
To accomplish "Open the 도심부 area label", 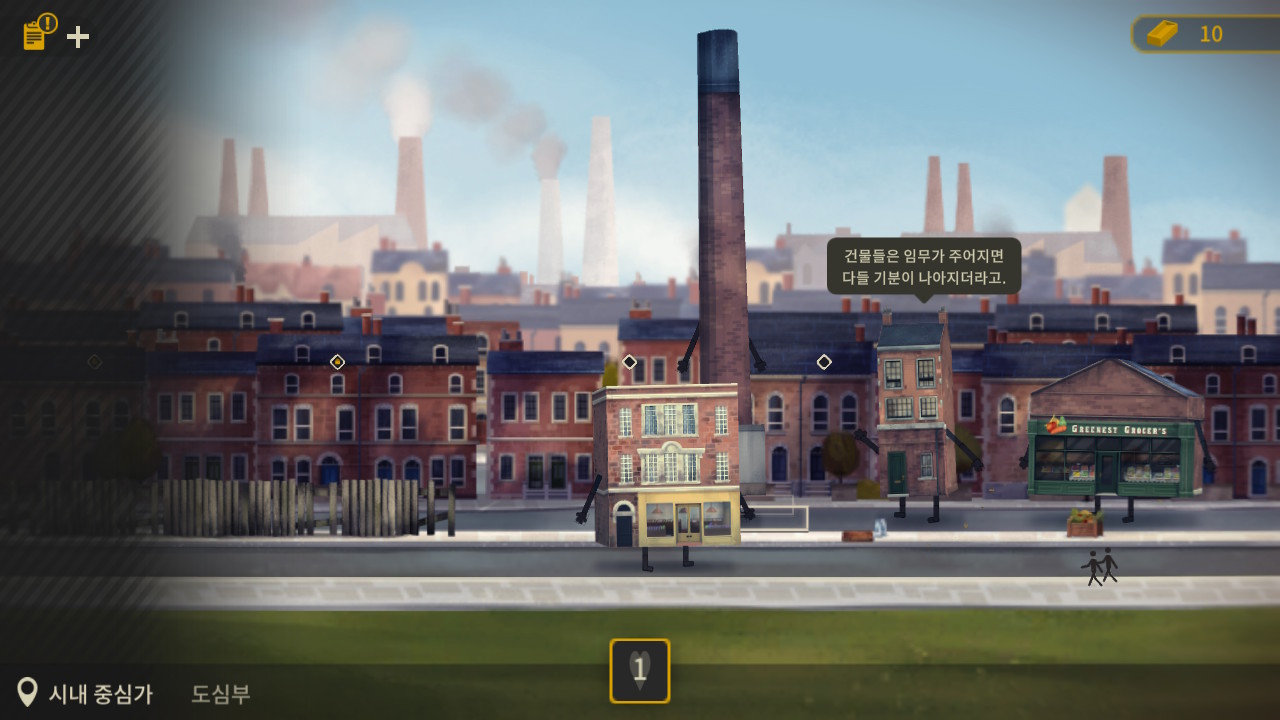I will pos(221,693).
